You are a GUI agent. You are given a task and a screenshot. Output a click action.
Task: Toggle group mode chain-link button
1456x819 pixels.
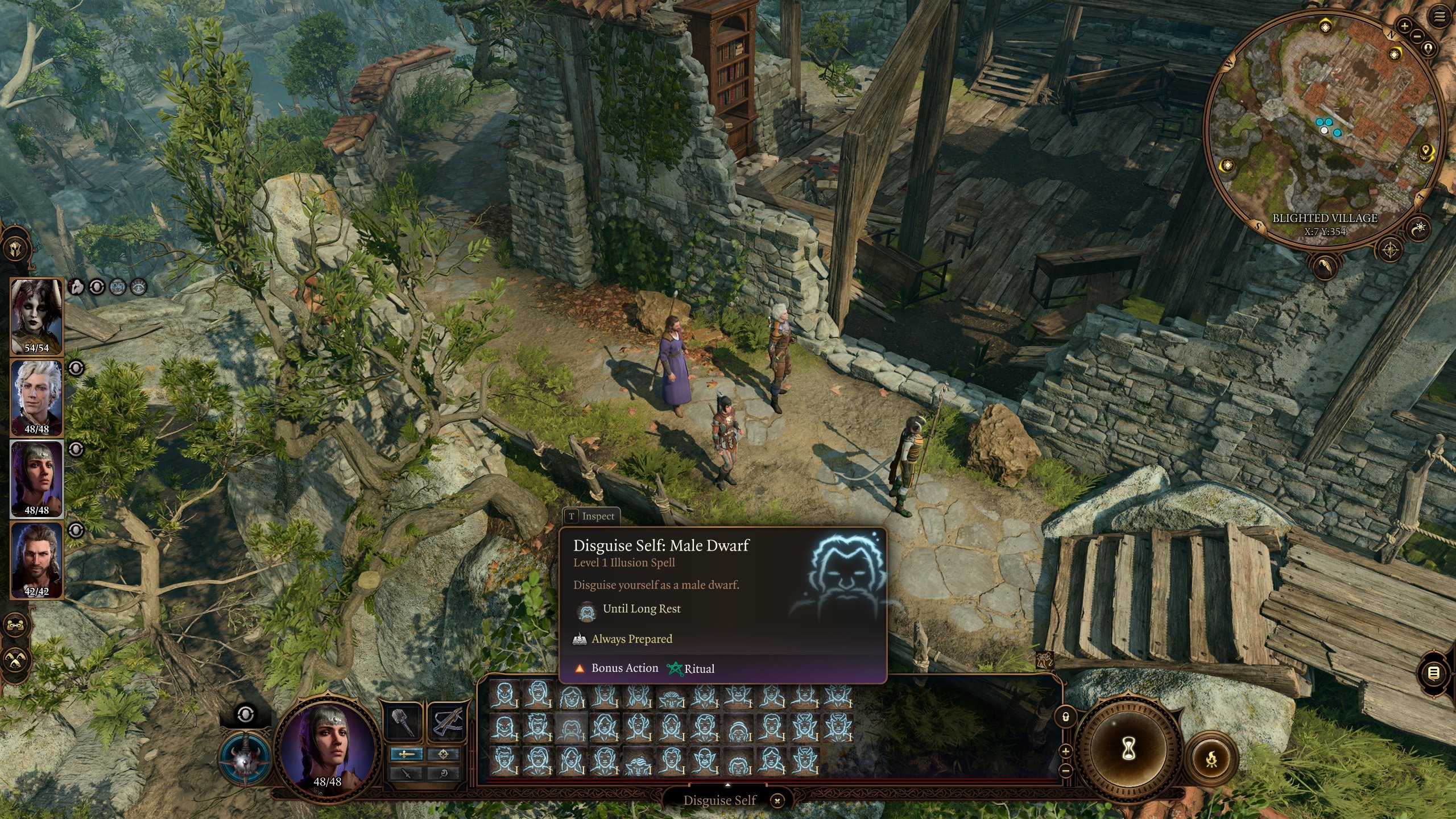coord(15,625)
